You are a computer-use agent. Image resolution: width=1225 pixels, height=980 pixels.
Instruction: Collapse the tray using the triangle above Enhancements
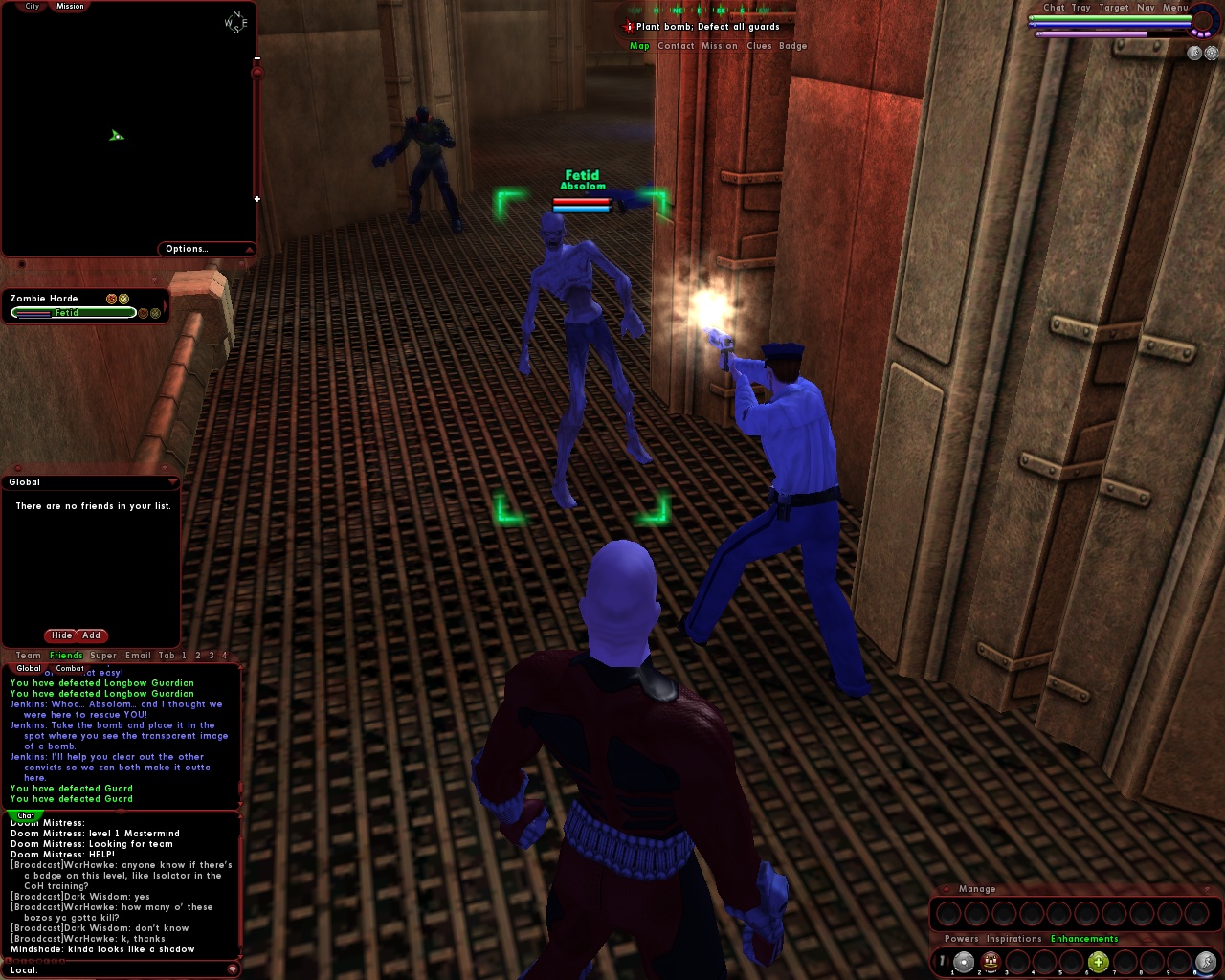(x=1146, y=938)
